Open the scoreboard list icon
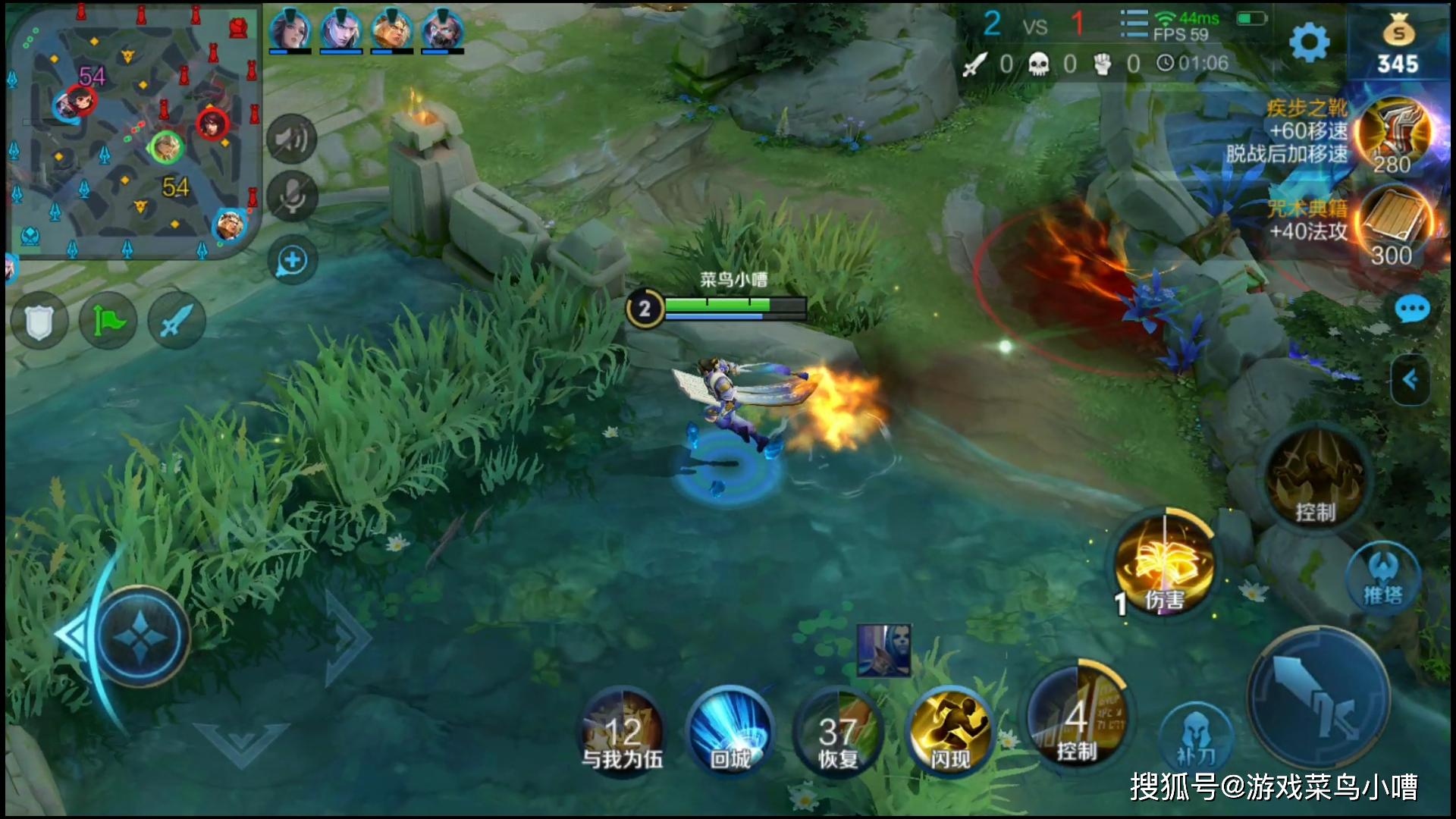The height and width of the screenshot is (819, 1456). click(1134, 24)
